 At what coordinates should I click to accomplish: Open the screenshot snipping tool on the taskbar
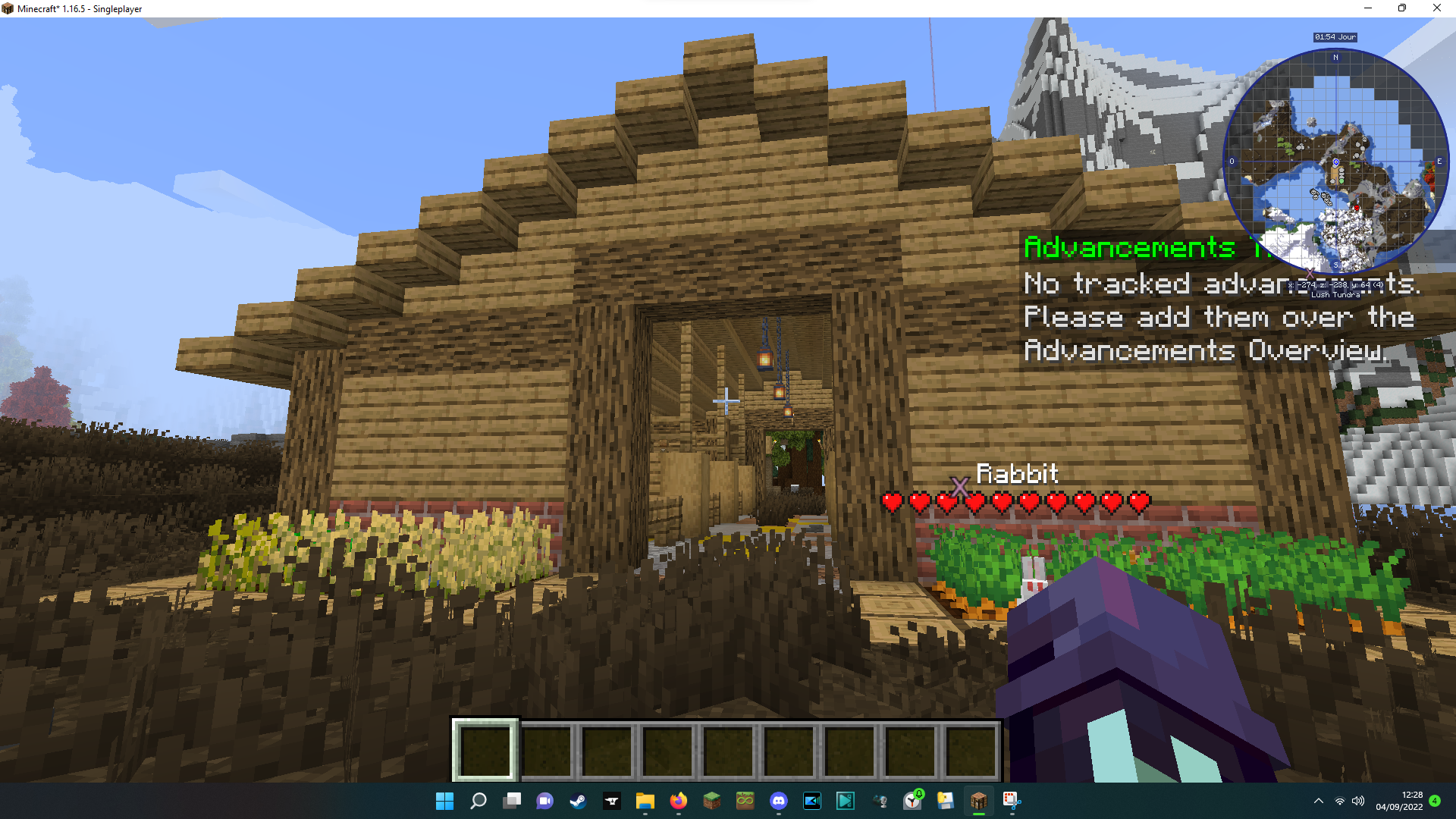[1012, 802]
